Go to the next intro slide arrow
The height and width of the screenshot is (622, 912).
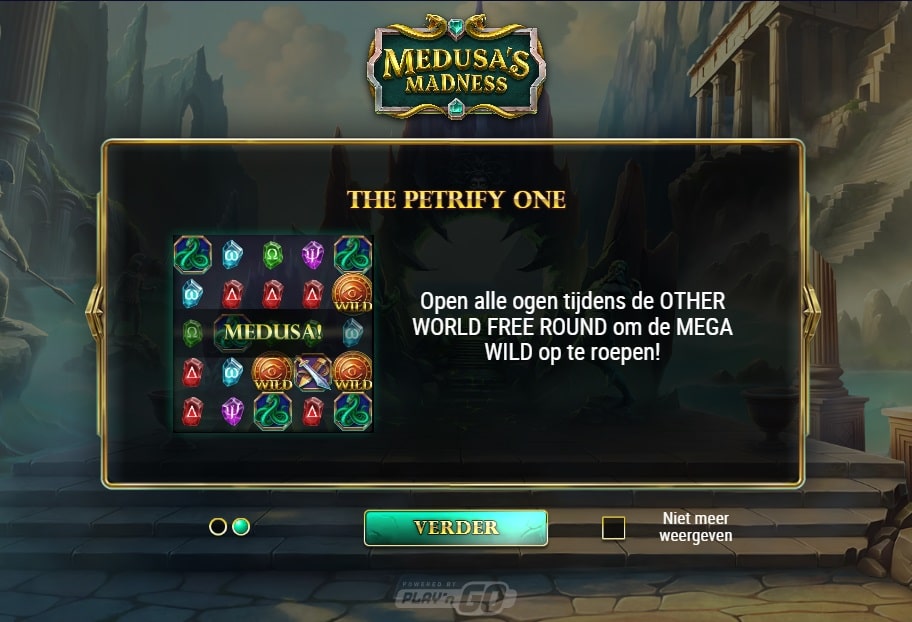[x=811, y=313]
